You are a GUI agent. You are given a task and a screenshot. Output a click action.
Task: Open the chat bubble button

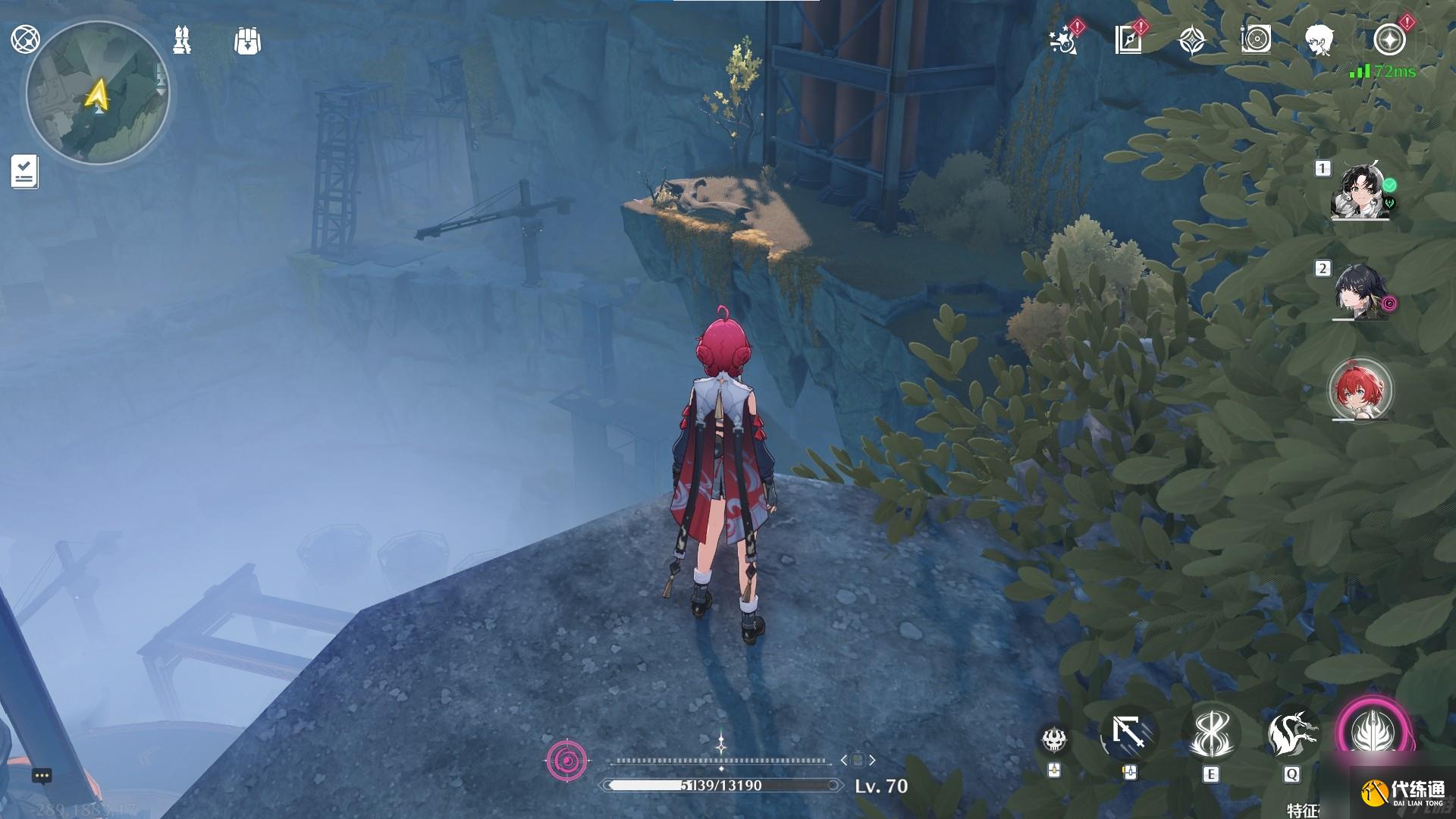[x=42, y=776]
